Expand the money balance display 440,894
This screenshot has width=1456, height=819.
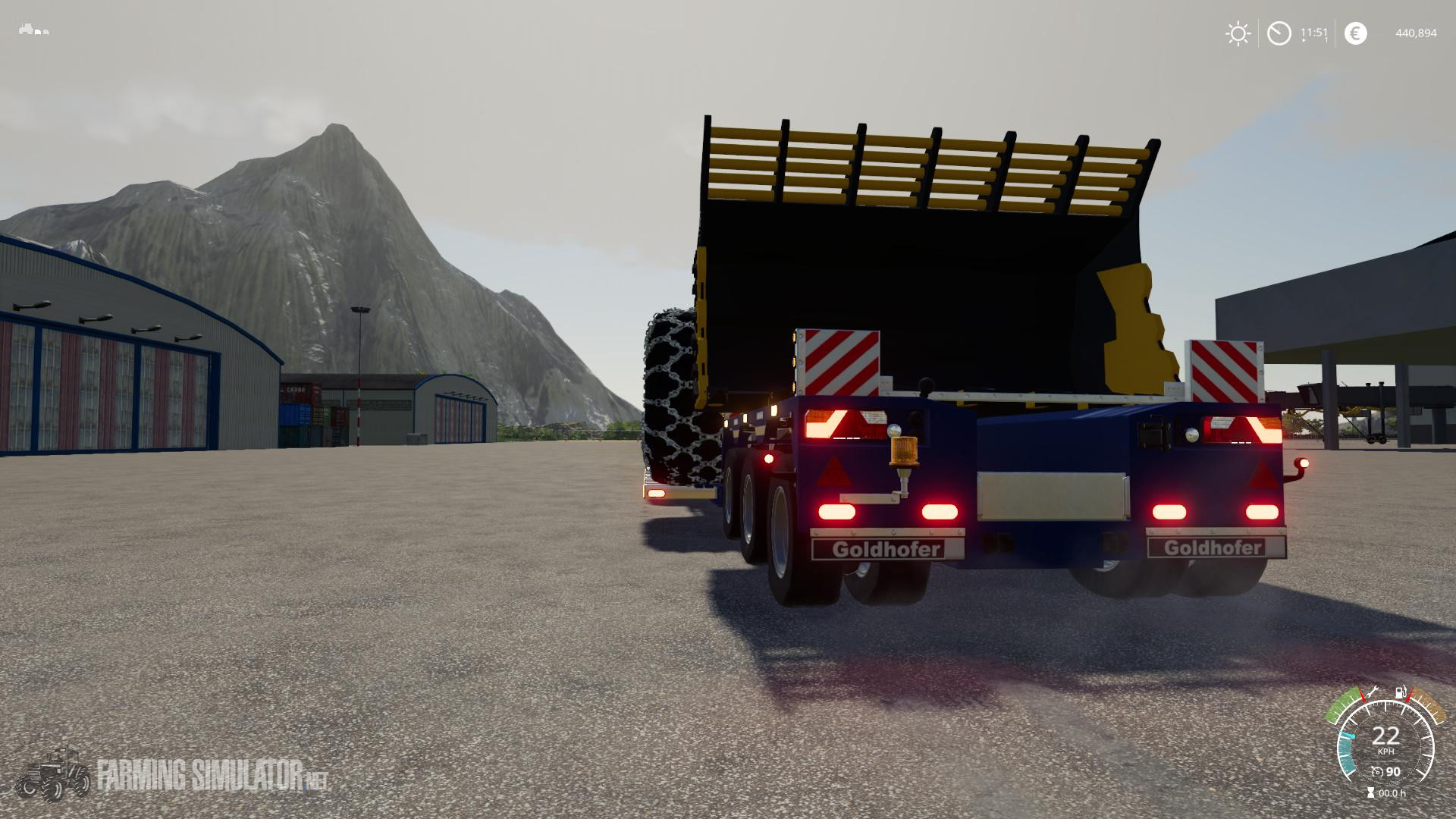tap(1415, 33)
